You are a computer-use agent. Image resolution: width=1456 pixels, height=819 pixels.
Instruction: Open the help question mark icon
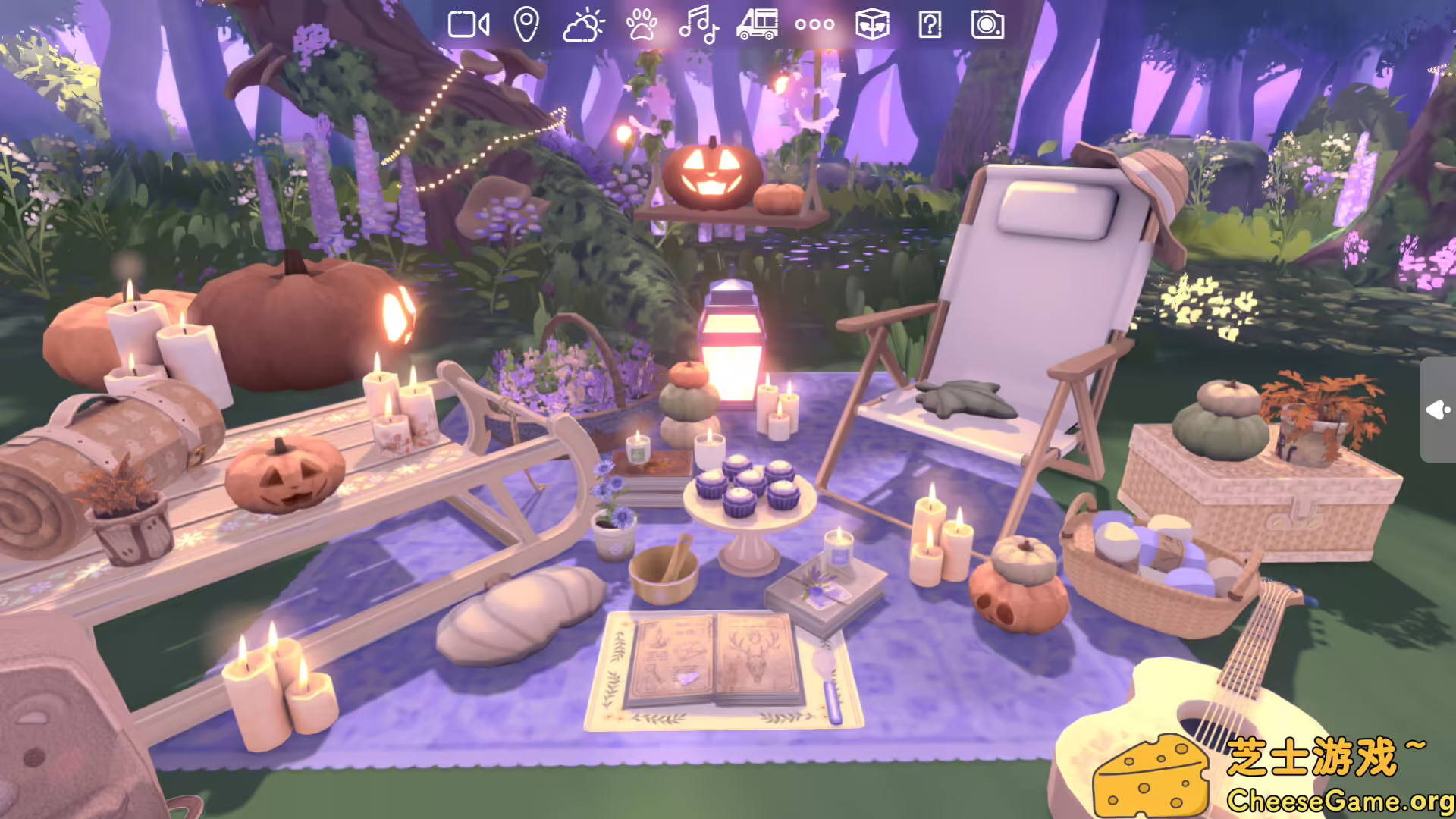pyautogui.click(x=929, y=26)
